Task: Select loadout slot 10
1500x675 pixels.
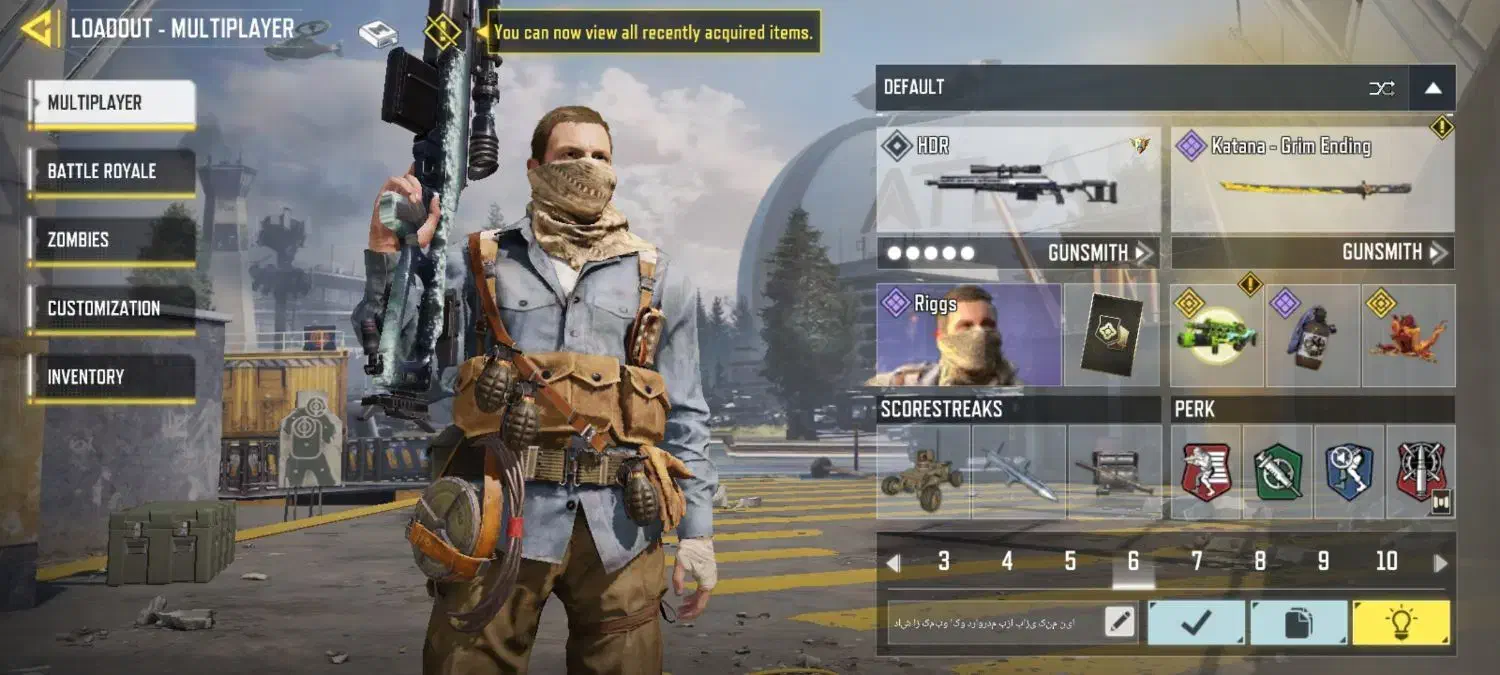Action: point(1386,562)
